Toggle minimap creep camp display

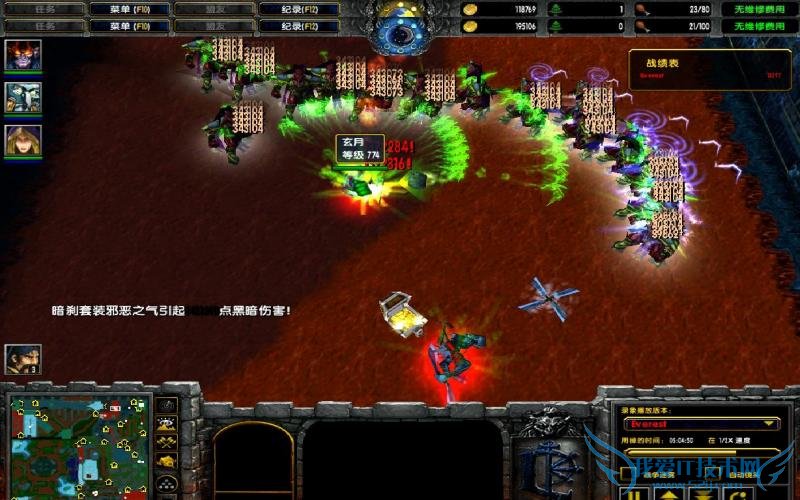coord(168,459)
